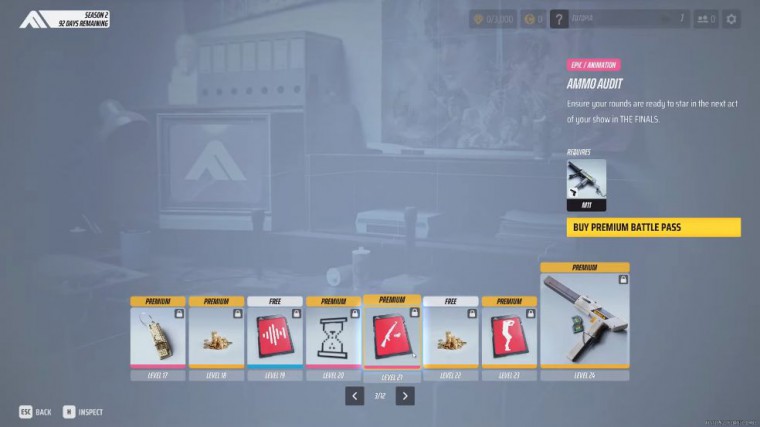
Task: Open the question mark help button
Action: pyautogui.click(x=559, y=19)
